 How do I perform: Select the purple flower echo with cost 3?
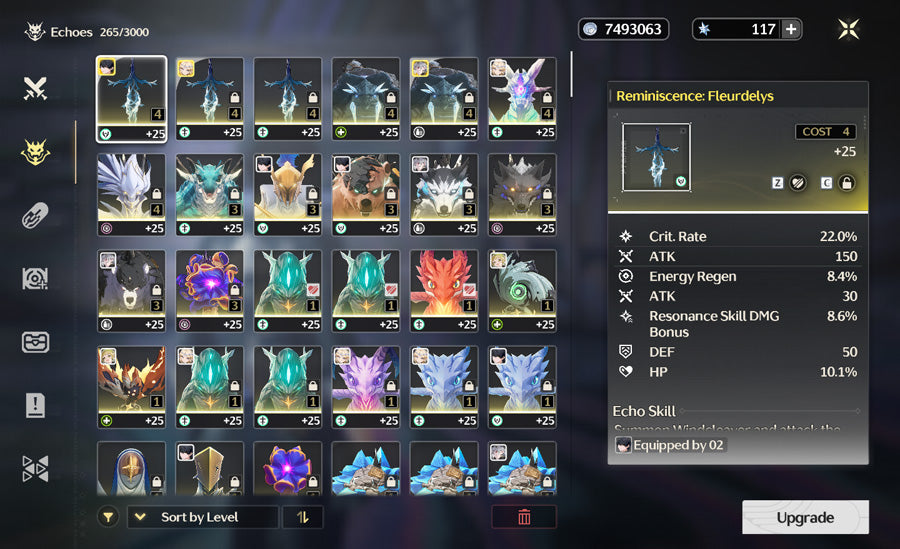point(209,290)
